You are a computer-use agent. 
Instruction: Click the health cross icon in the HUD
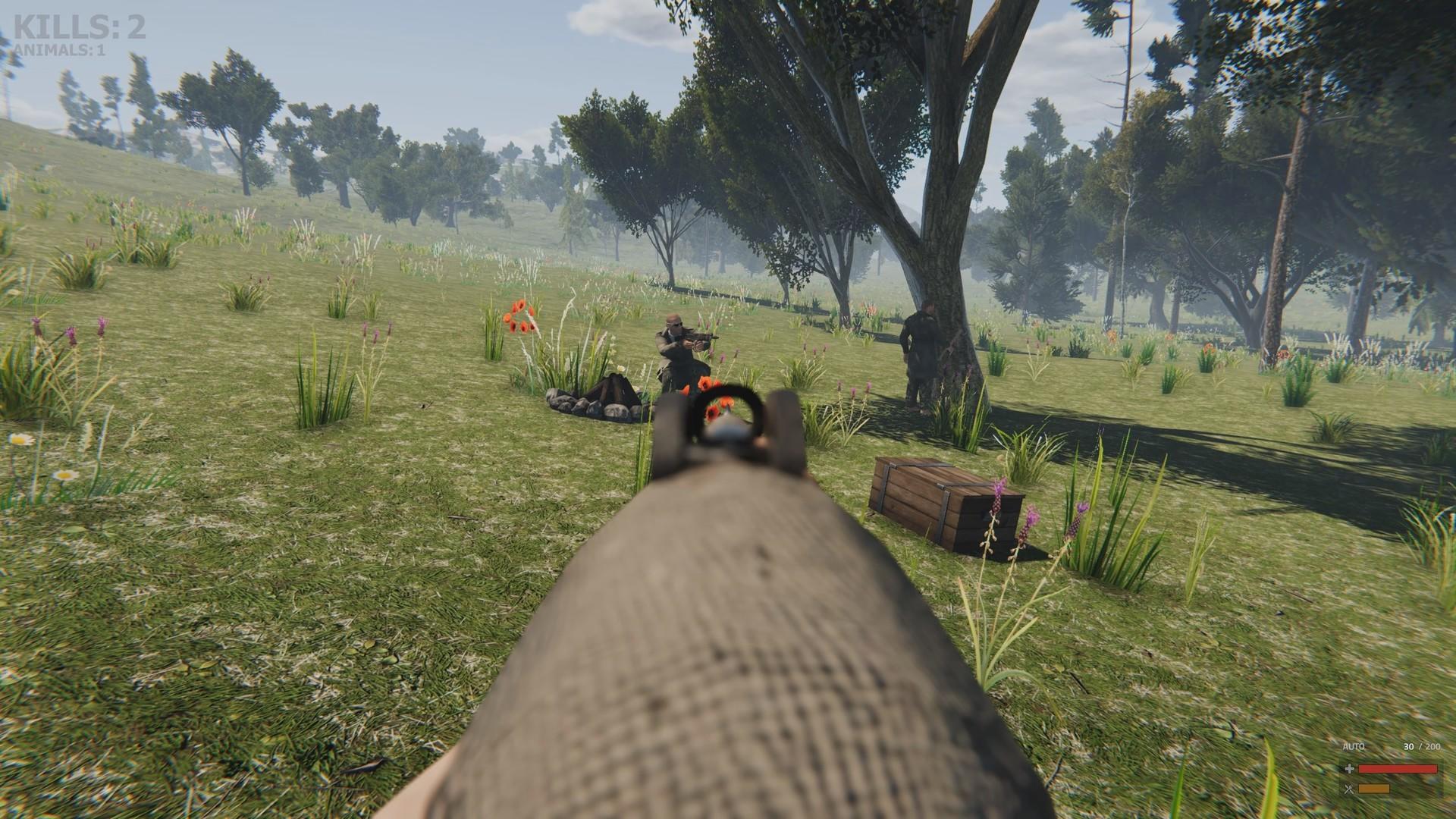(x=1350, y=769)
